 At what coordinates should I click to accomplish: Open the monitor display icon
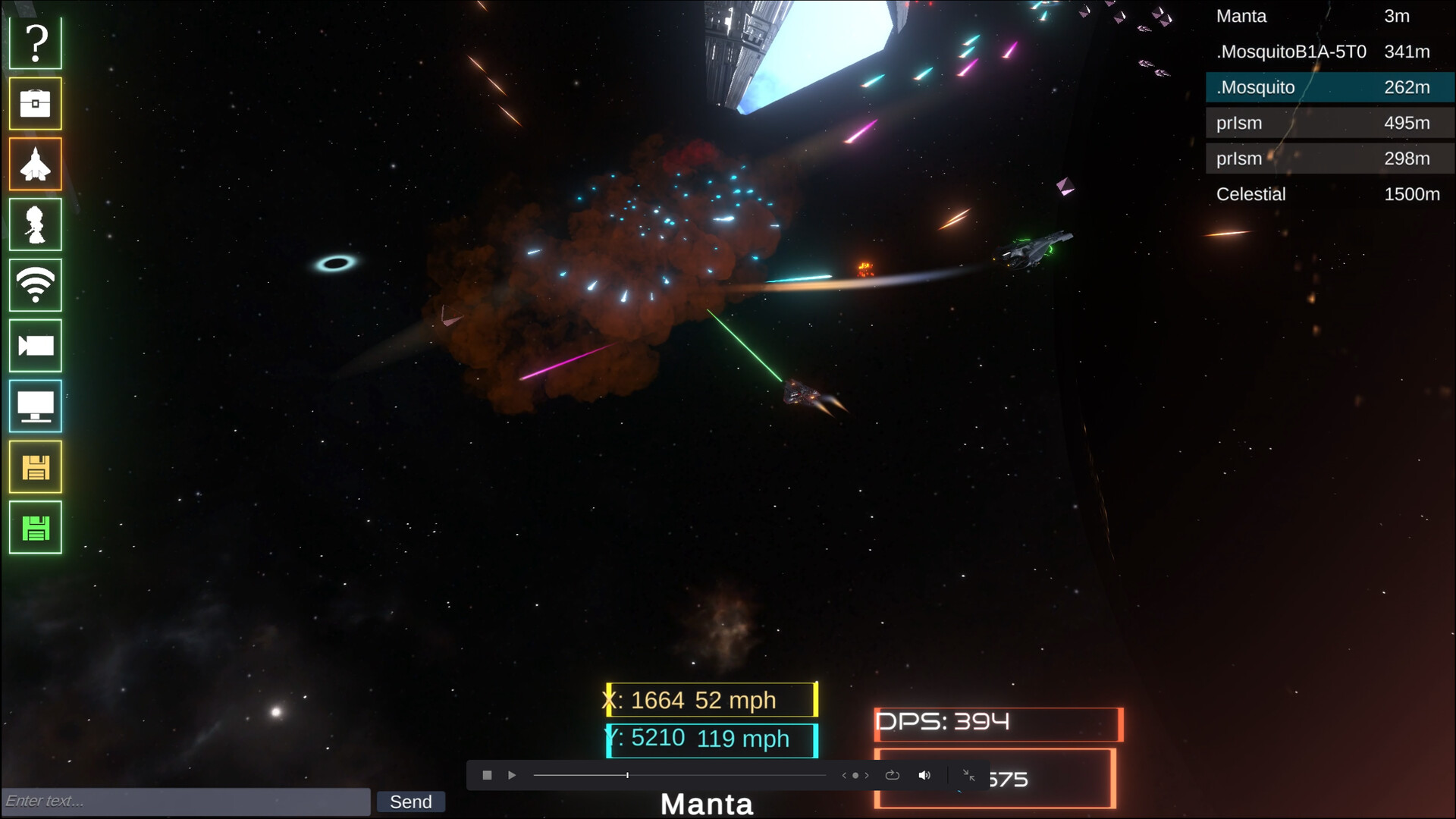[x=36, y=406]
